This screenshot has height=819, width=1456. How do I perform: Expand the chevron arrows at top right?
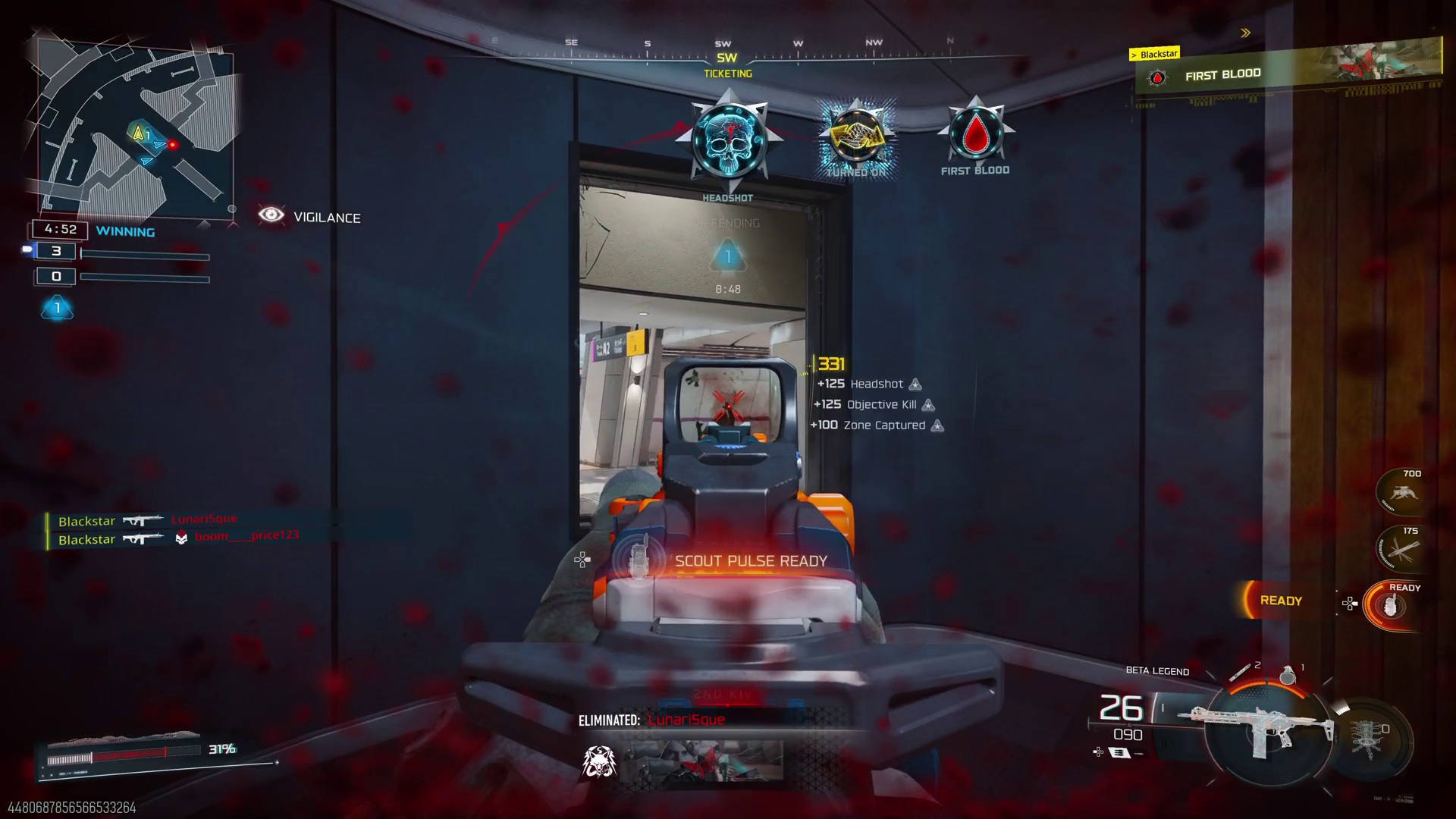(1244, 33)
